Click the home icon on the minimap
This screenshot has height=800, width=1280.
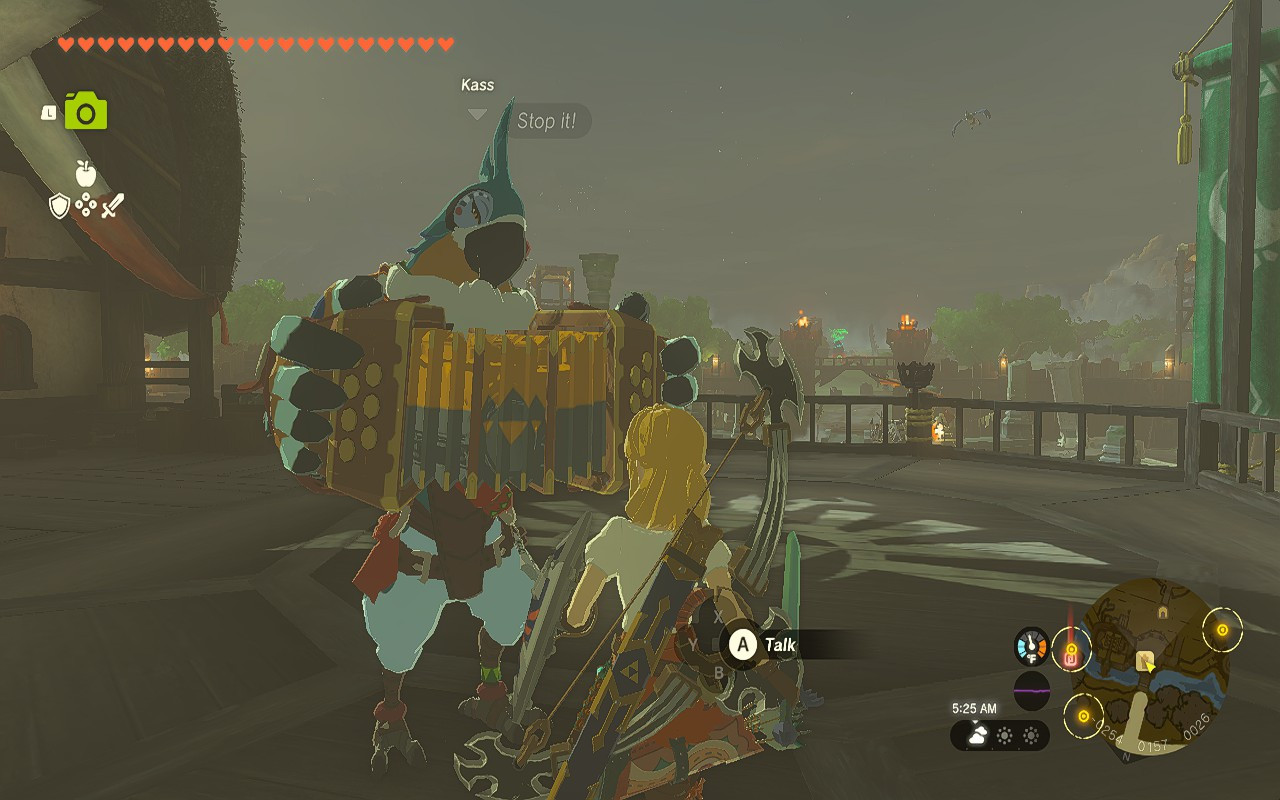(1163, 611)
